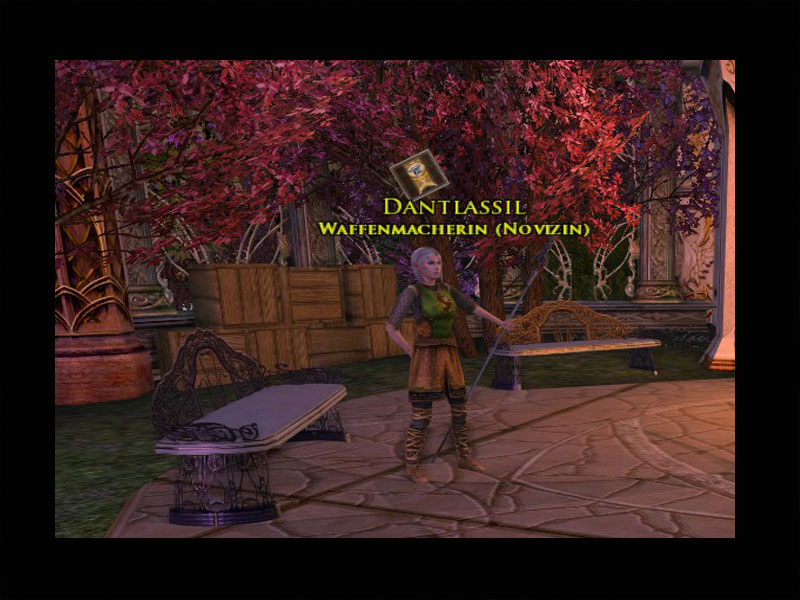Select the Dantlassil nameplate

click(453, 208)
